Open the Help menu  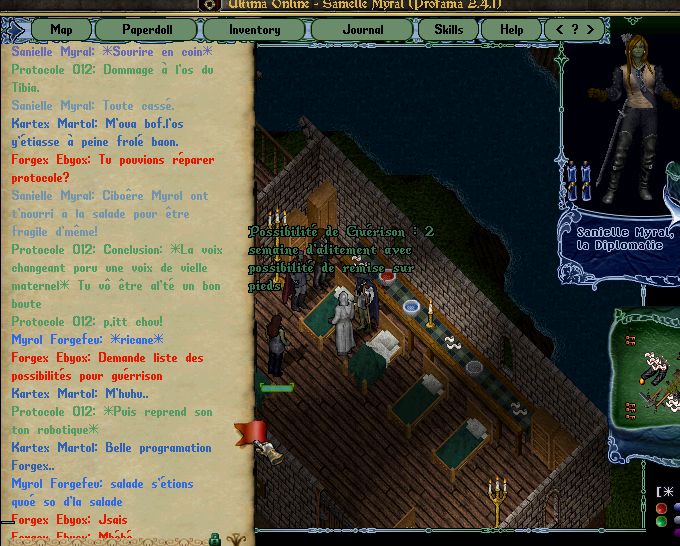click(x=512, y=29)
